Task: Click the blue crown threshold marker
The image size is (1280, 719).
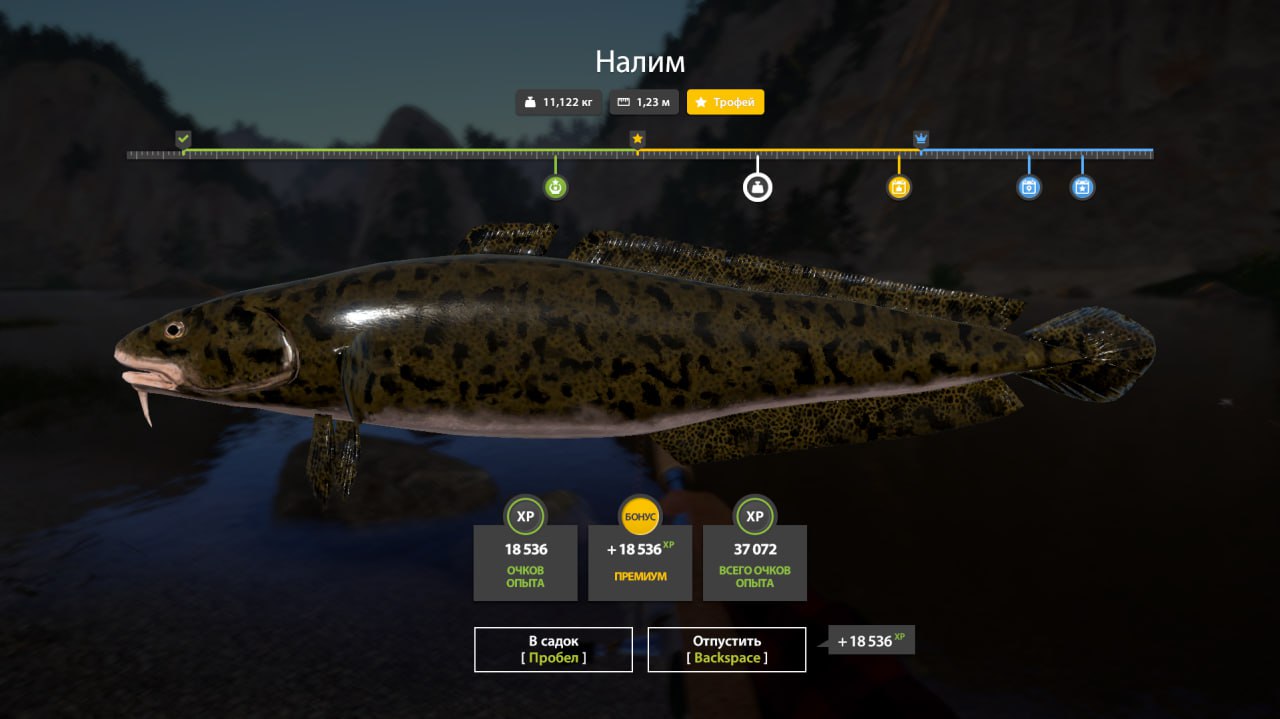Action: [x=921, y=139]
